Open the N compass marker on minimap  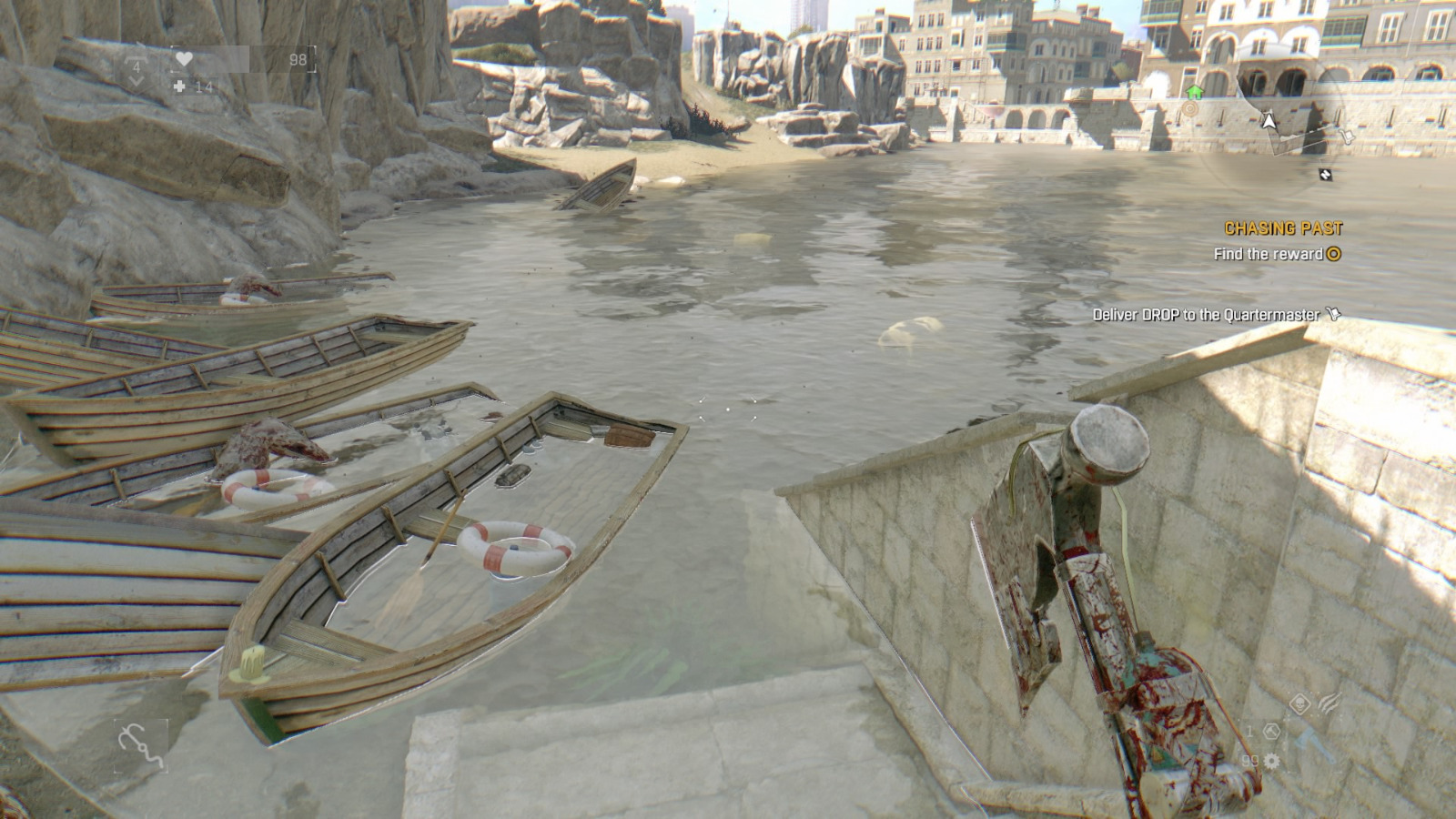1325,175
